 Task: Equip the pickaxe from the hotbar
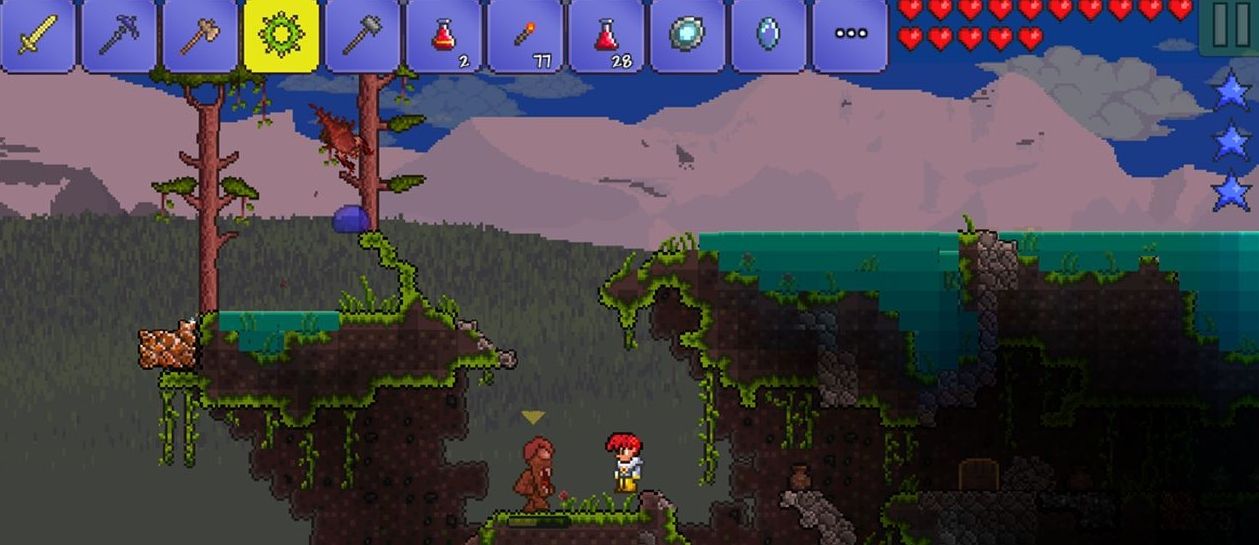point(118,35)
